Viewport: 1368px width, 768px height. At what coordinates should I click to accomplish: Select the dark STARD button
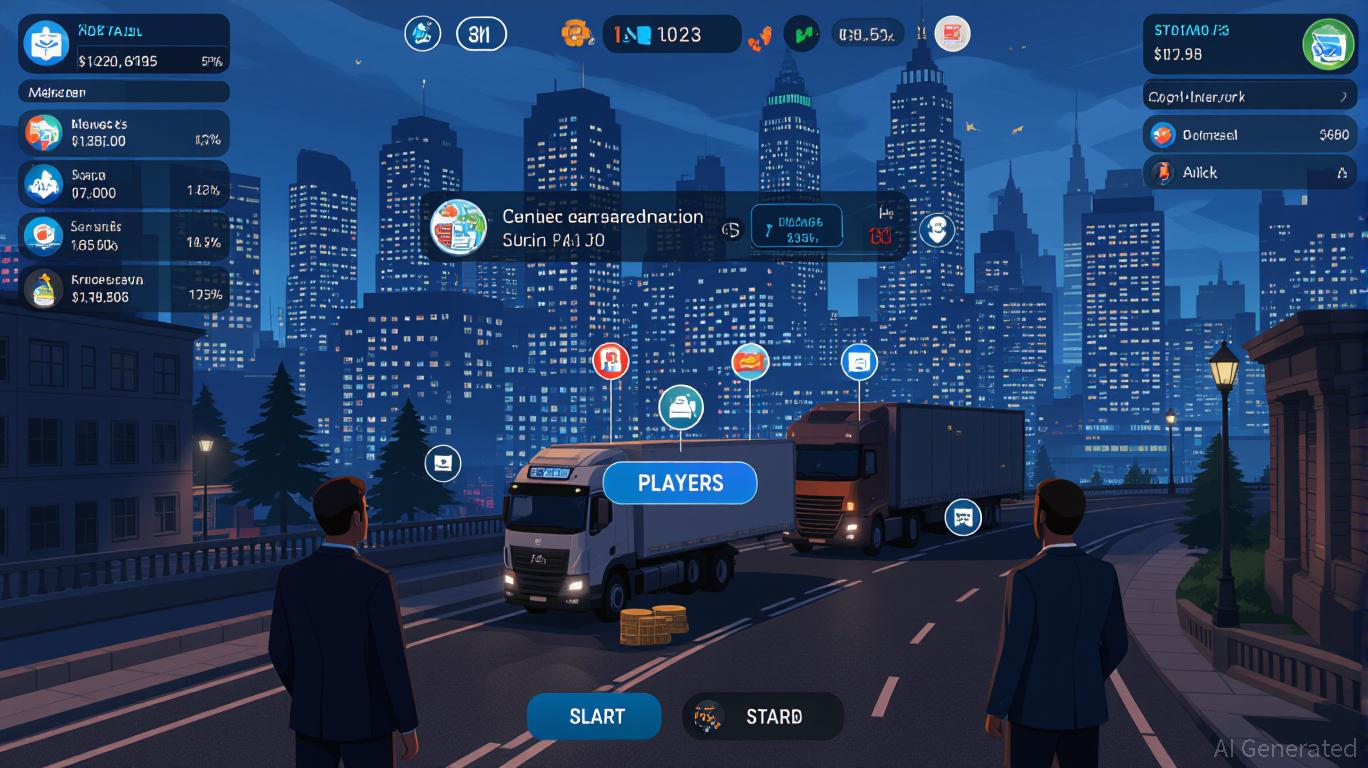pos(762,716)
